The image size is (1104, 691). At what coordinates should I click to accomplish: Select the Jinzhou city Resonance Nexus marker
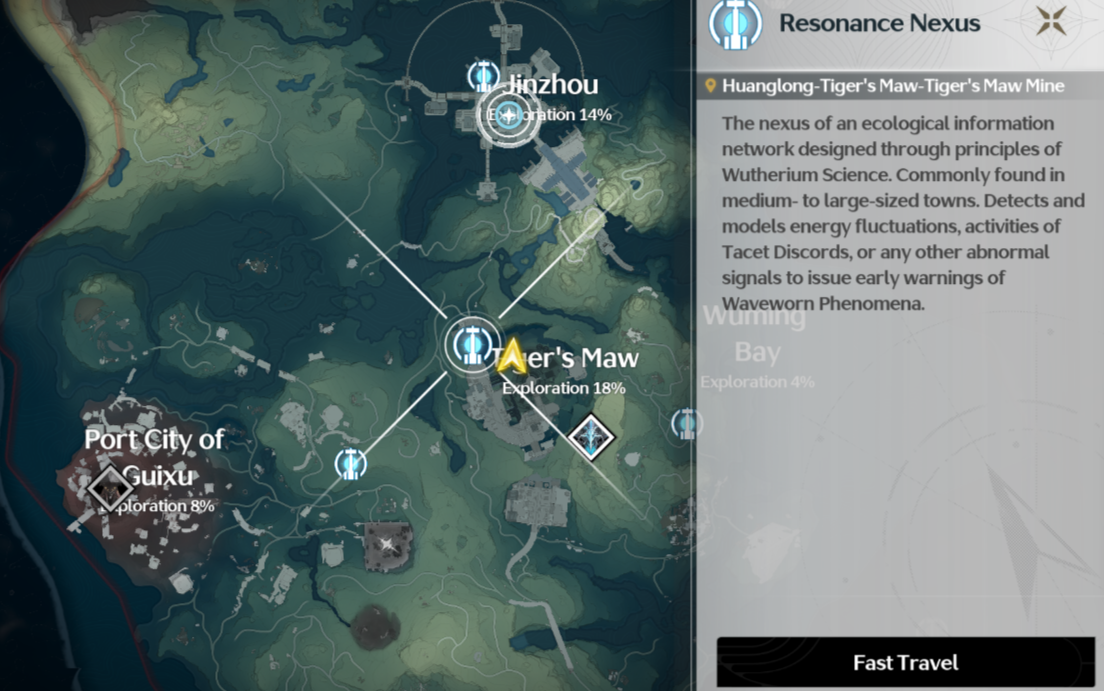[x=509, y=115]
